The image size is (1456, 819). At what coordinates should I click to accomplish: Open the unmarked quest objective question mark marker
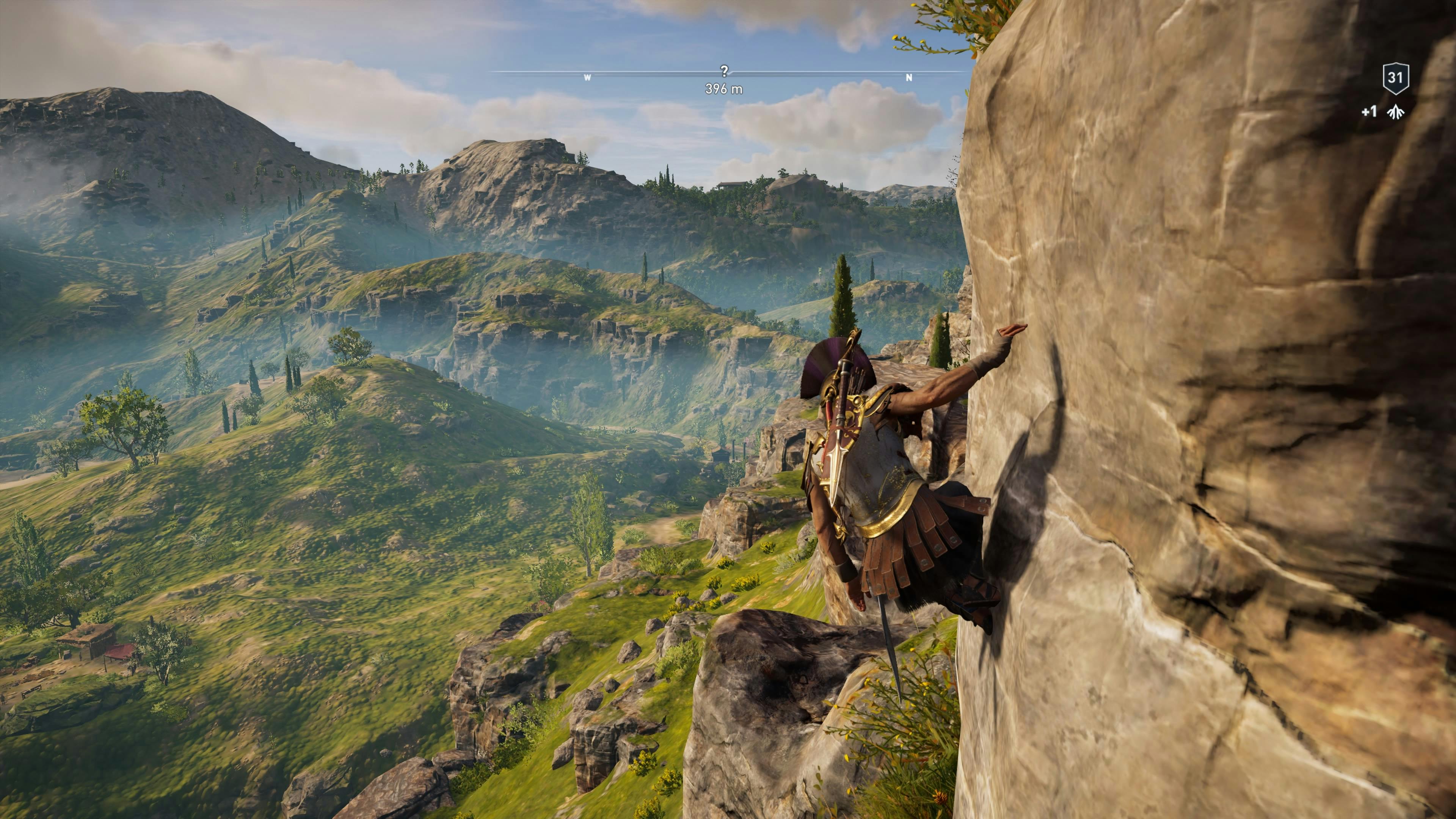[x=725, y=72]
